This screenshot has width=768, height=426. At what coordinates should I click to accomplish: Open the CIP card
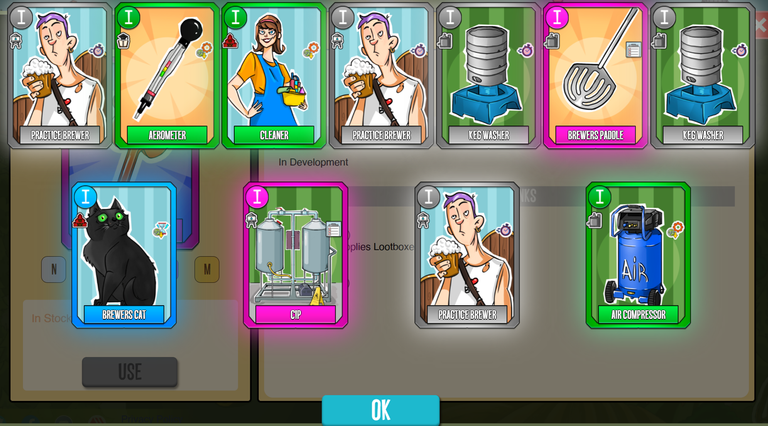pyautogui.click(x=296, y=255)
